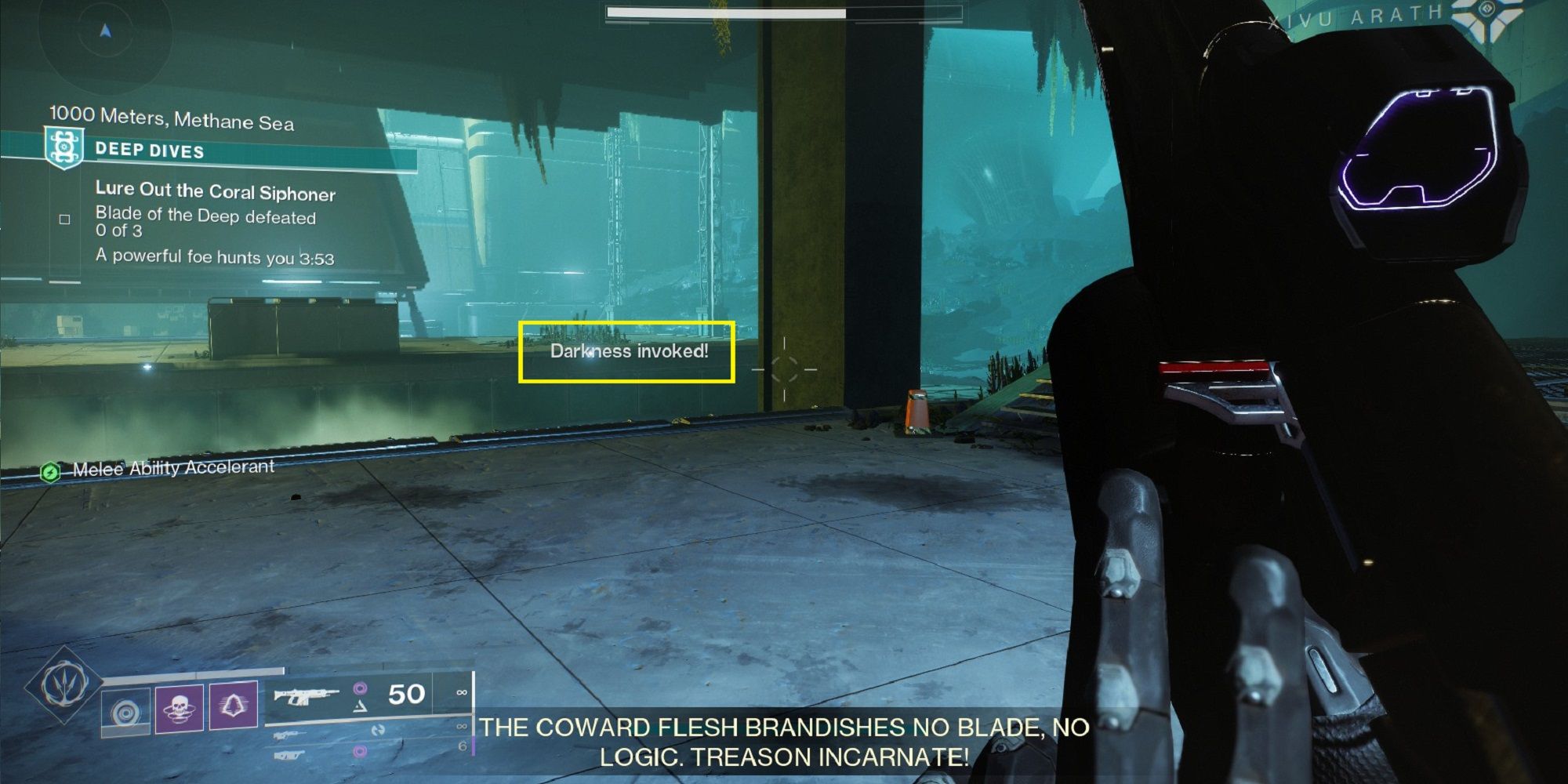
Task: Select the equipped auto rifle icon
Action: coord(307,698)
